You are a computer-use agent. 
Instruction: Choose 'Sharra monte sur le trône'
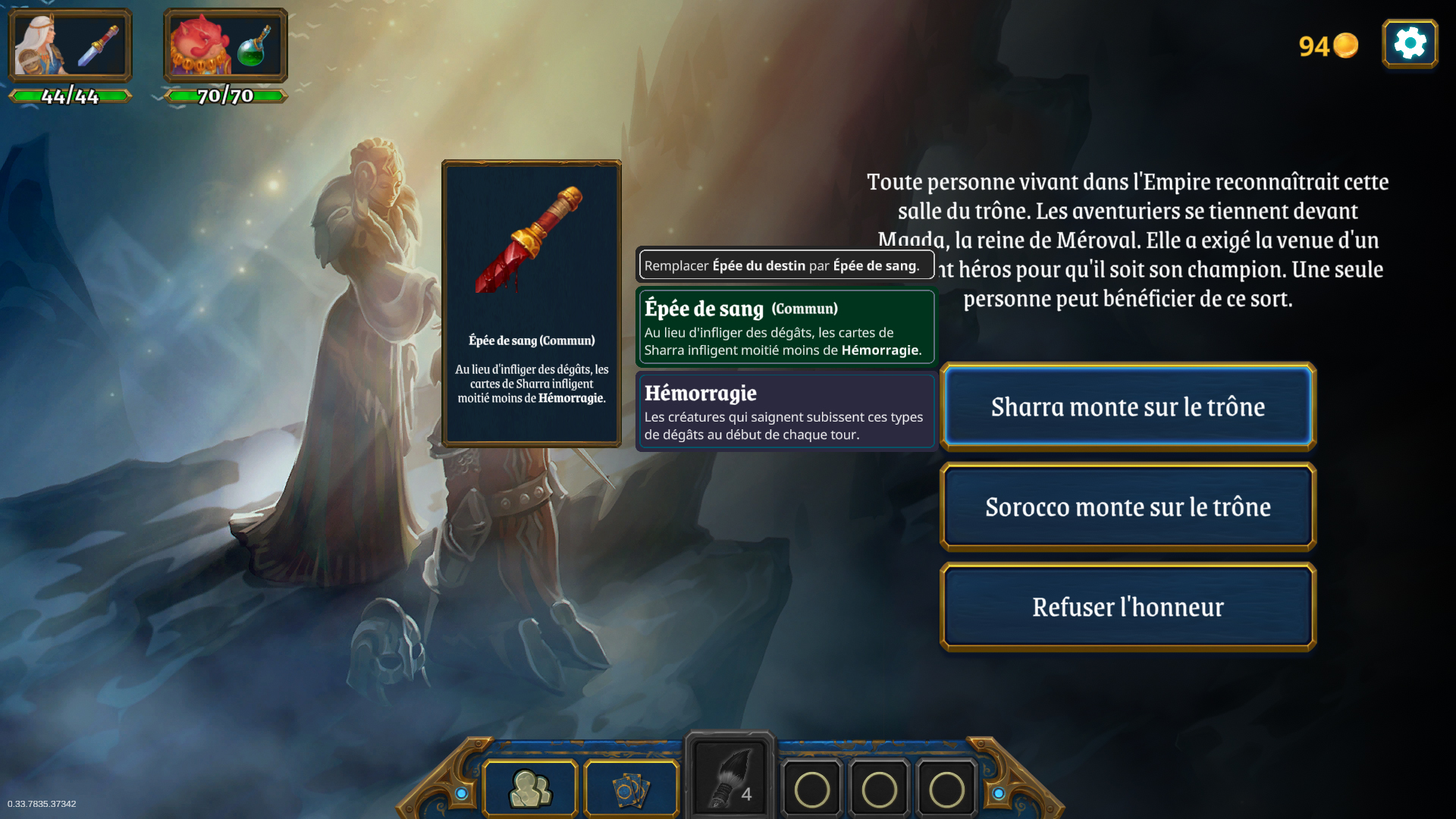tap(1128, 406)
